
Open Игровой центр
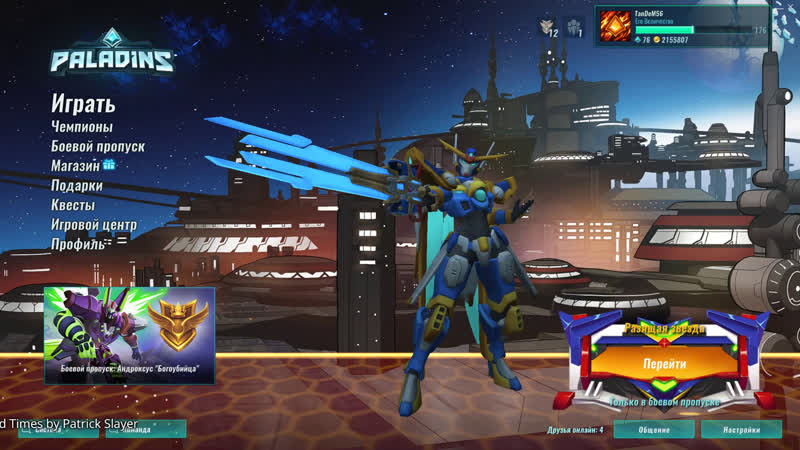pos(94,225)
